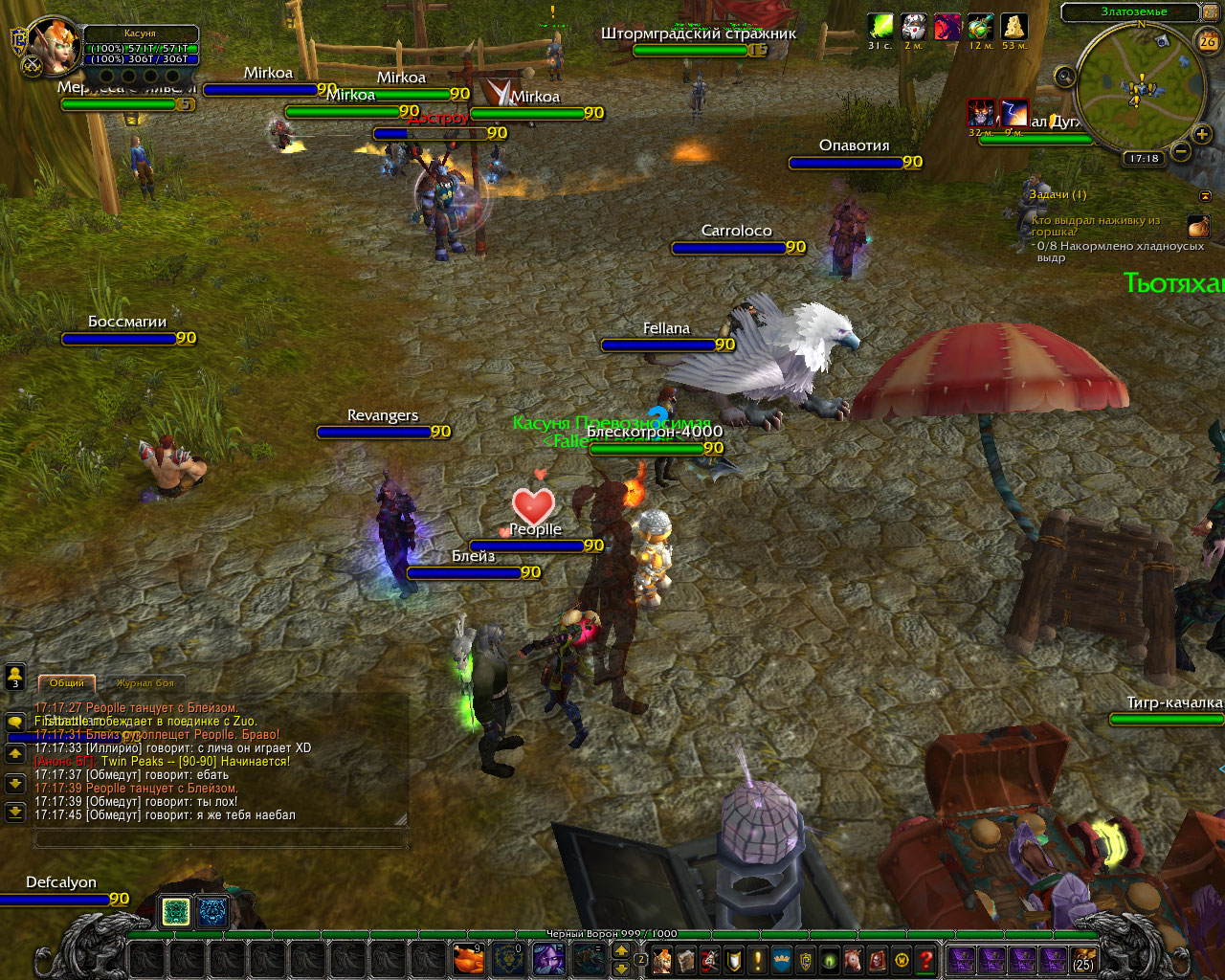Open the calendar showing day 26
This screenshot has width=1225, height=980.
[x=1208, y=41]
